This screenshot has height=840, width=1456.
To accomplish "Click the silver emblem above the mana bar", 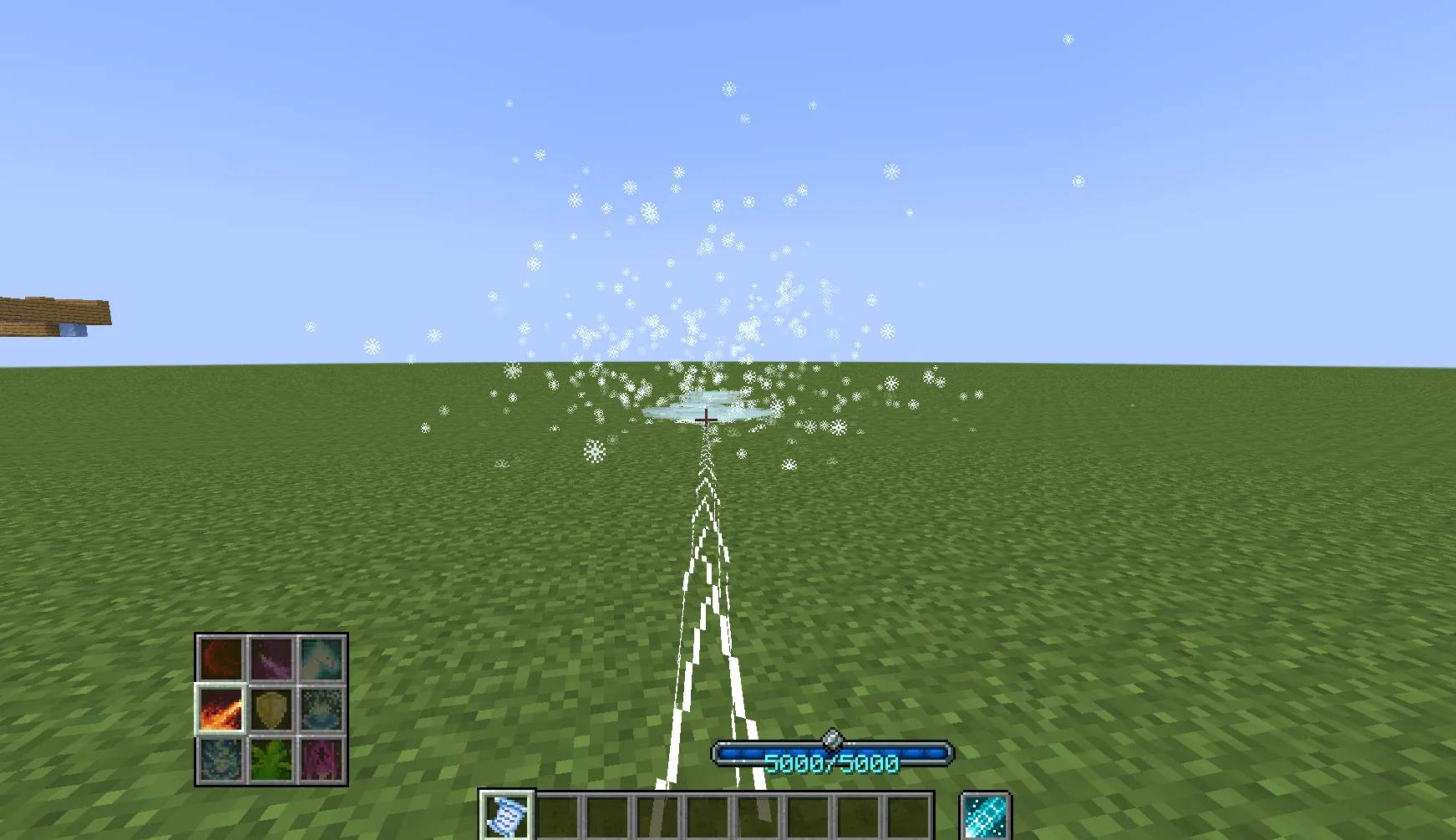I will coord(832,739).
